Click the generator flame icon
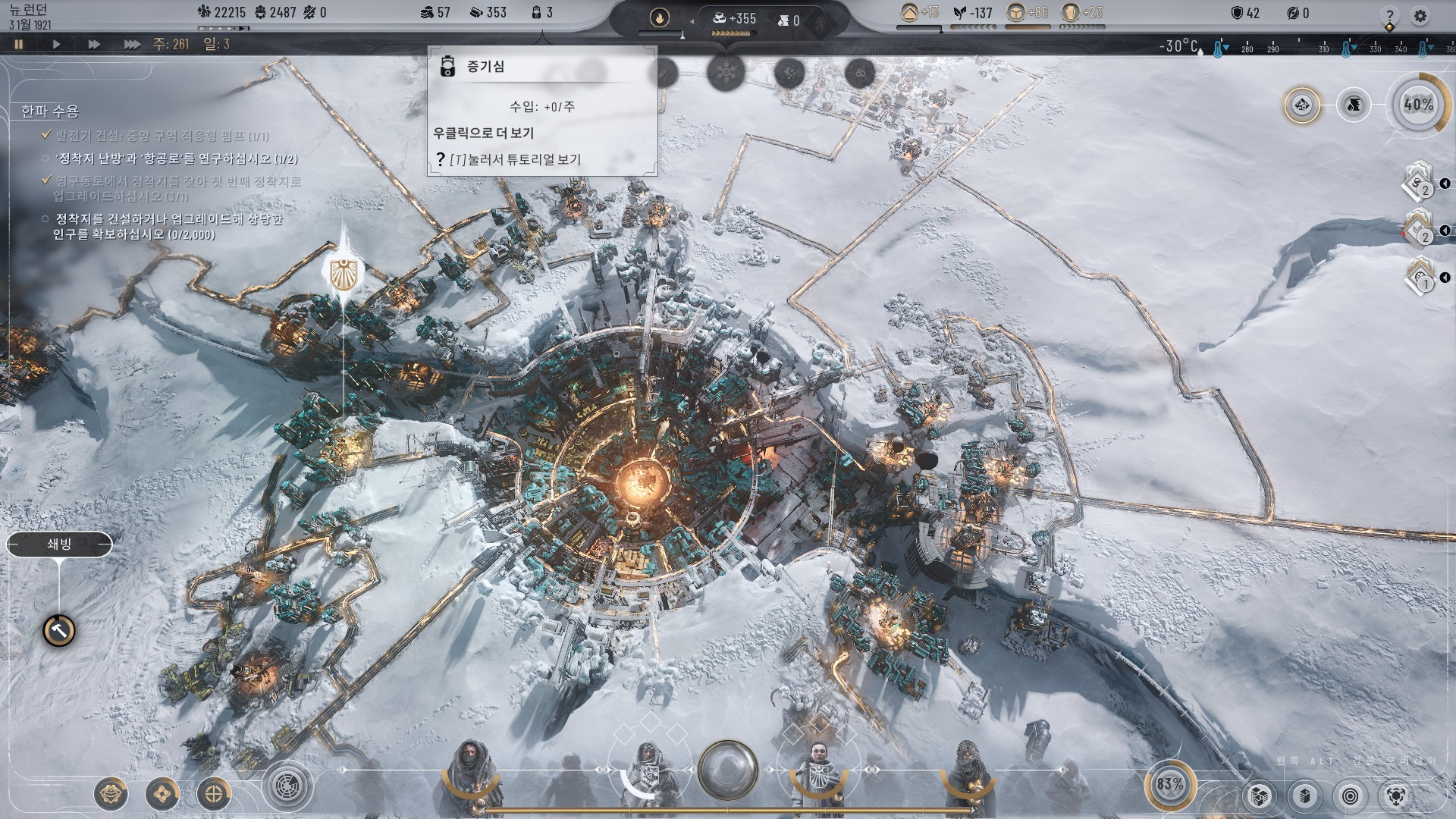1456x819 pixels. (x=659, y=17)
